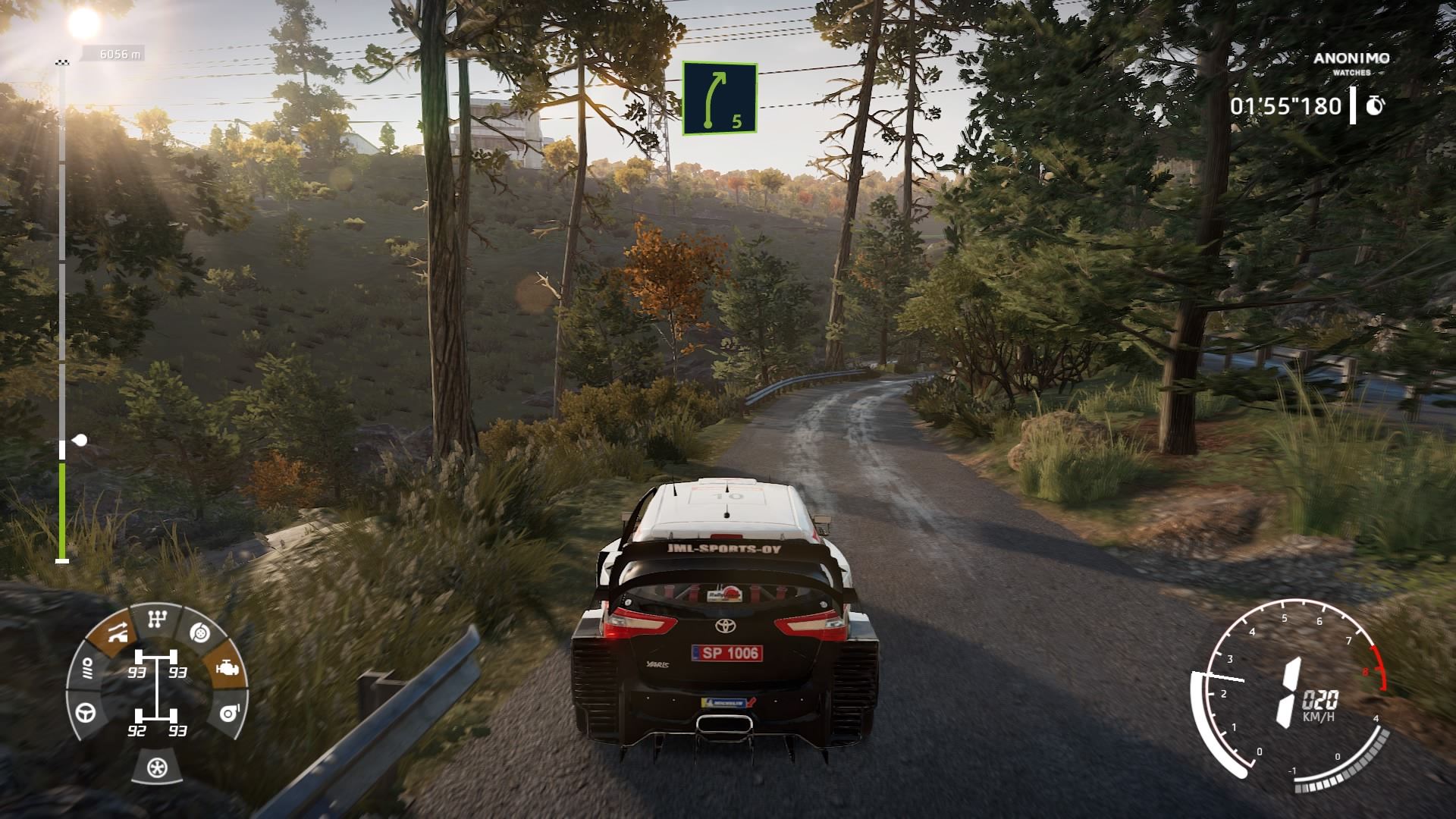The image size is (1456, 819).
Task: Click the tachometer gear dial
Action: tap(1289, 690)
